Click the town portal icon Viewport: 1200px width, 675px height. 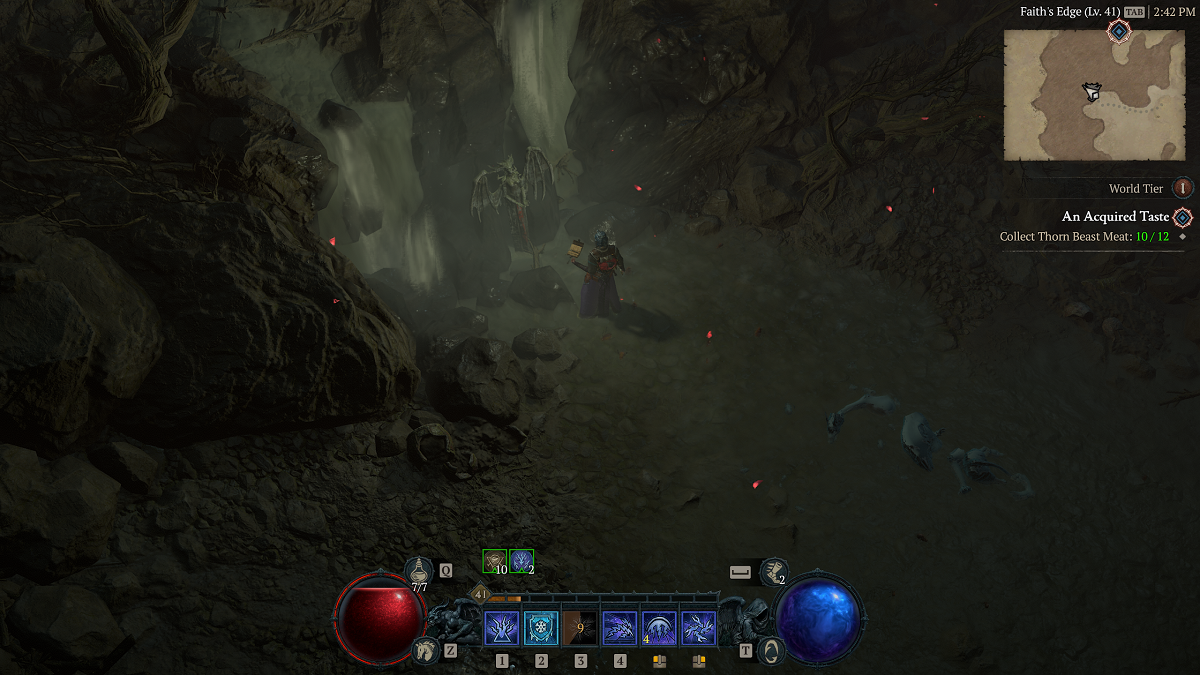tap(771, 650)
